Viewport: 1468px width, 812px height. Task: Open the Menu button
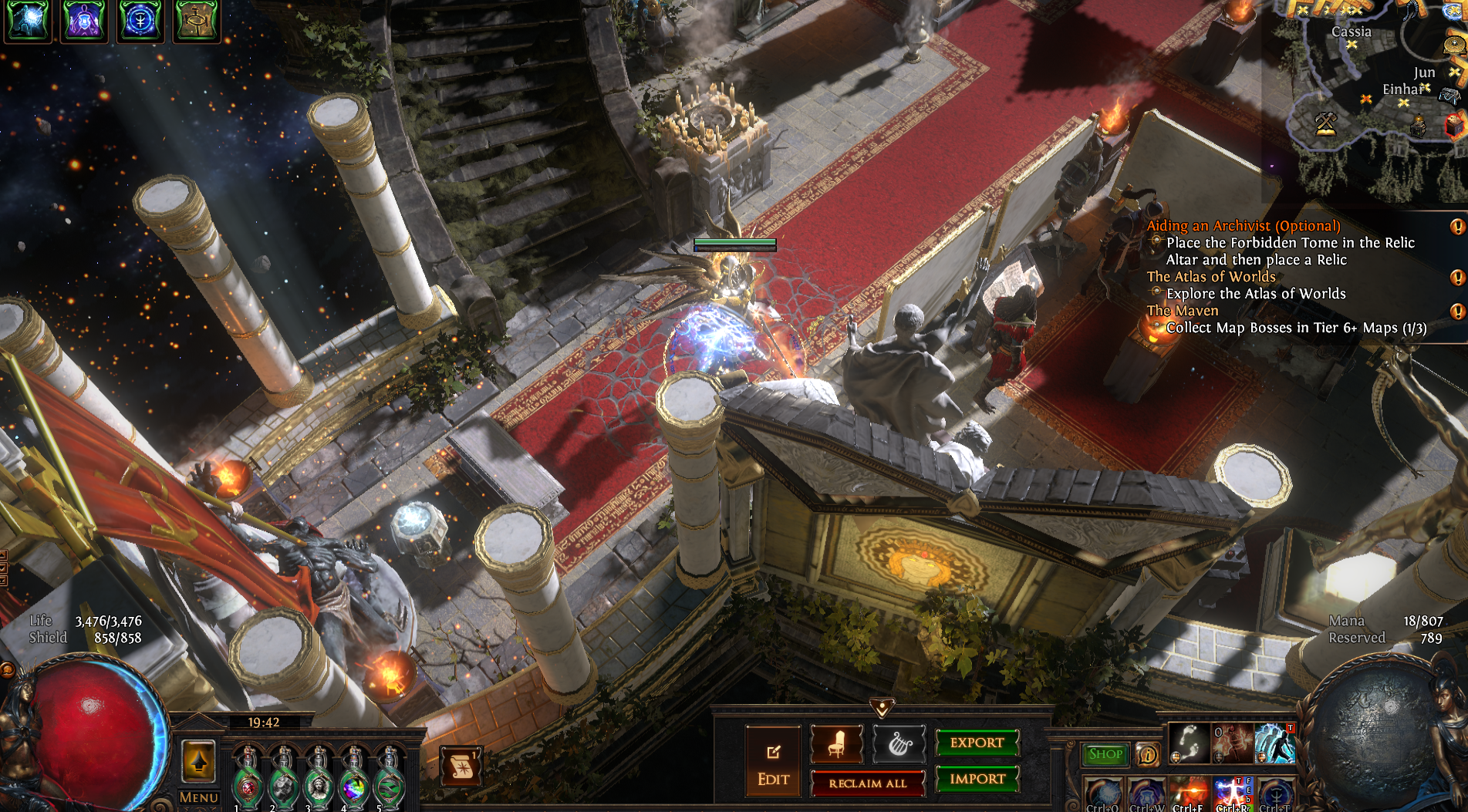click(198, 797)
